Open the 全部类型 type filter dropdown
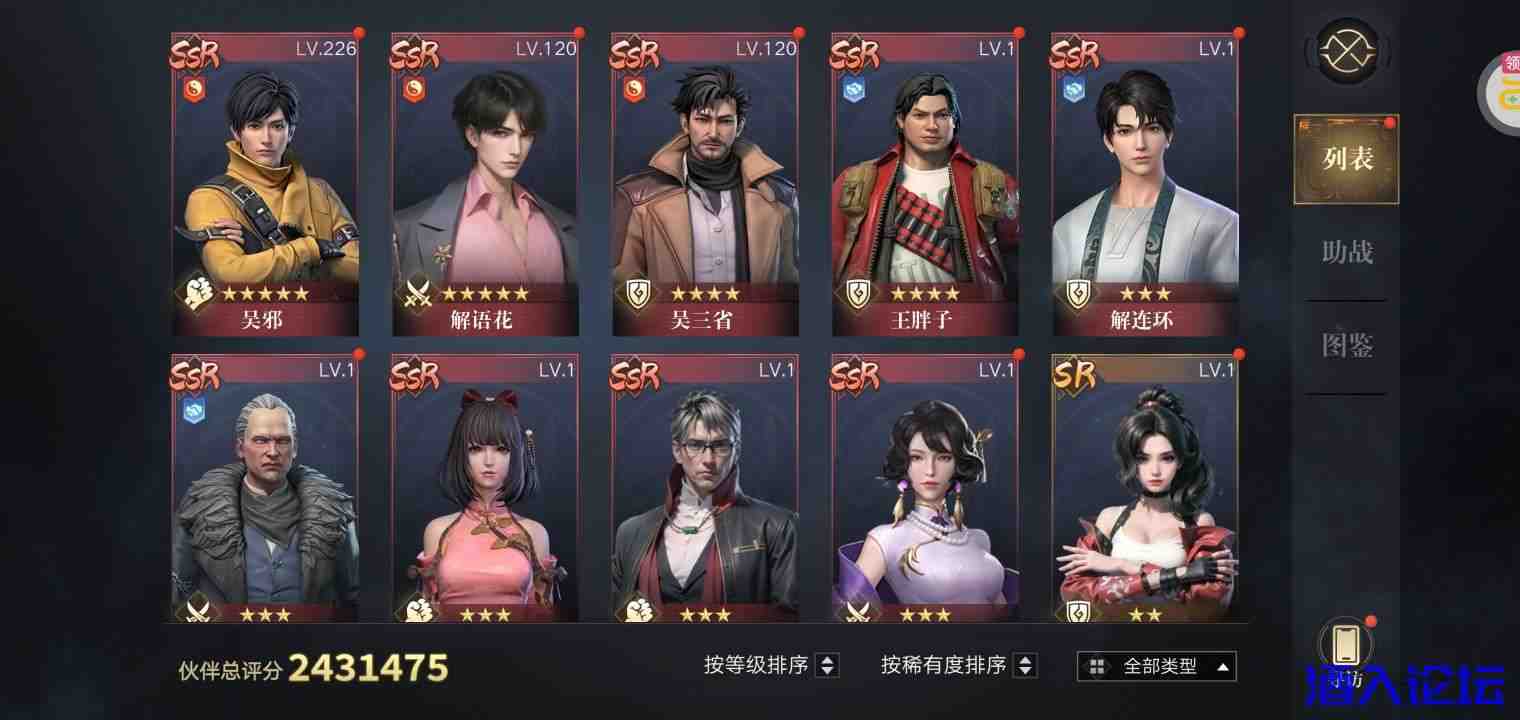Image resolution: width=1520 pixels, height=720 pixels. 1155,665
